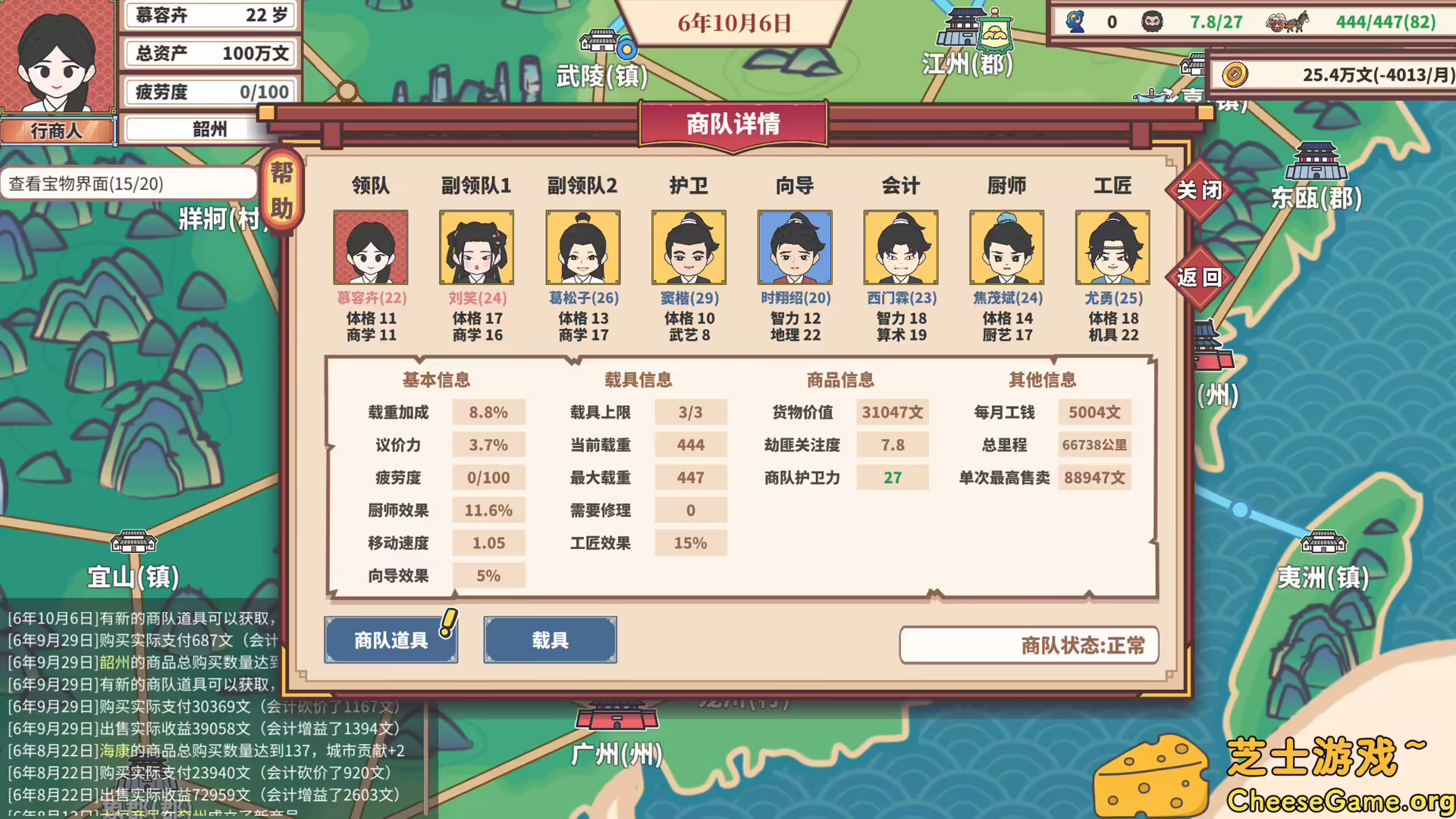Click the 疲劳度 0/100 fatigue bar
The height and width of the screenshot is (819, 1456).
pos(210,91)
